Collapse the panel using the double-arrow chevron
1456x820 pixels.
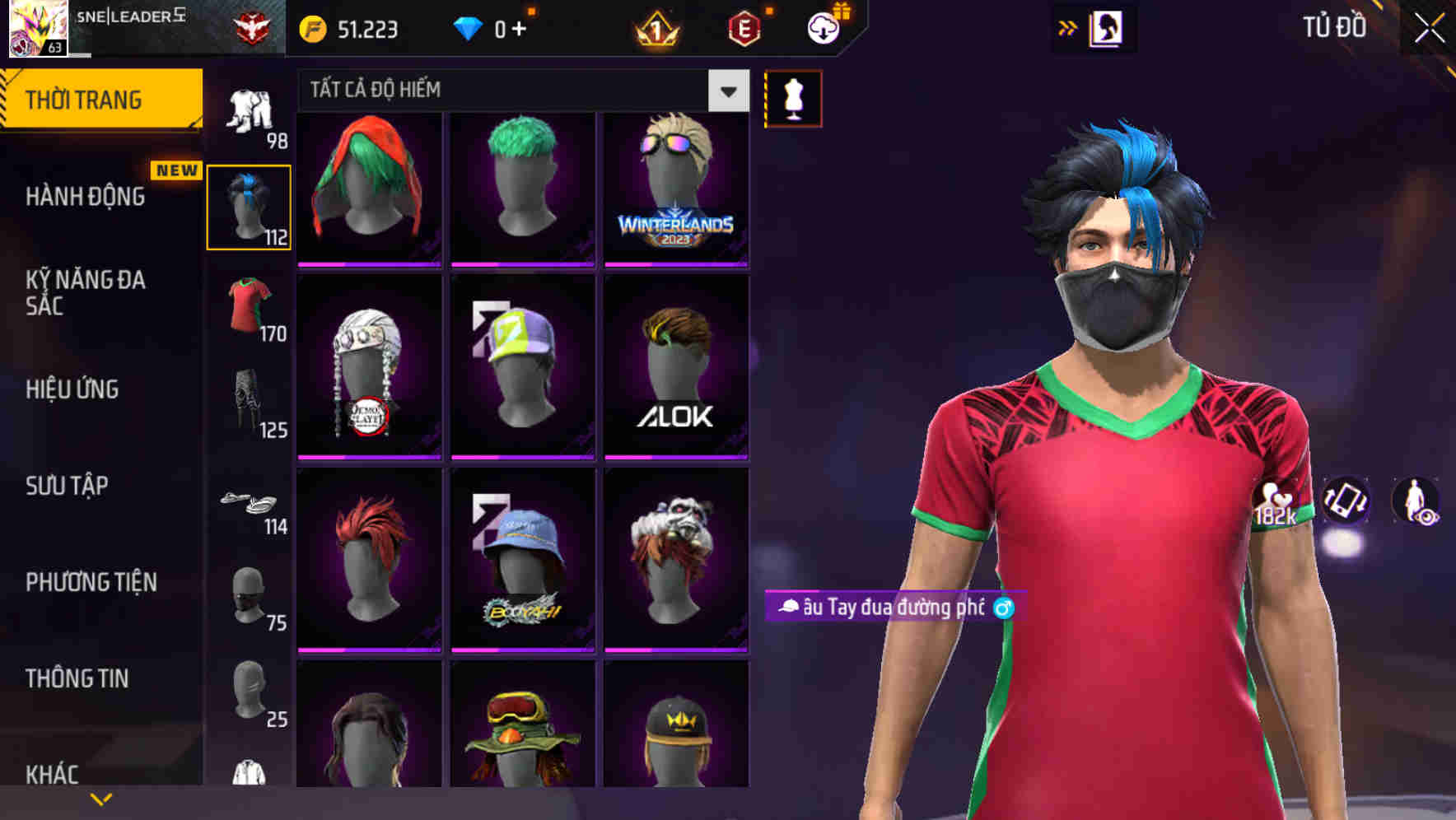tap(1069, 27)
